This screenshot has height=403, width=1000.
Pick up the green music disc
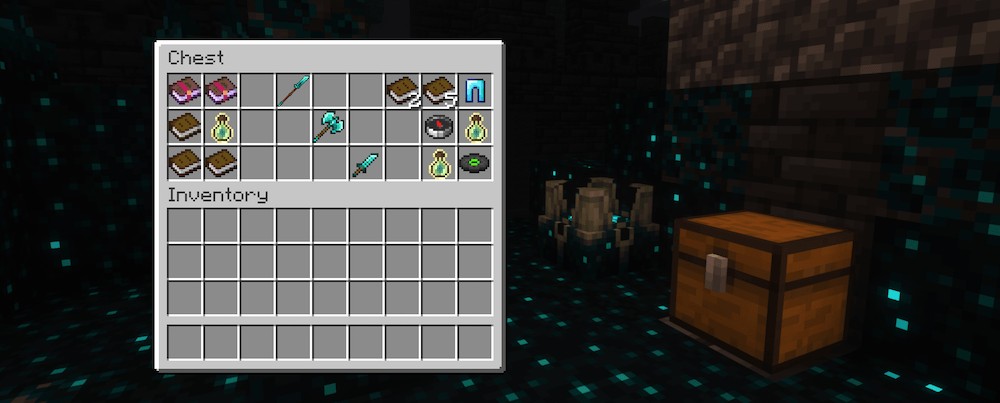(x=475, y=163)
